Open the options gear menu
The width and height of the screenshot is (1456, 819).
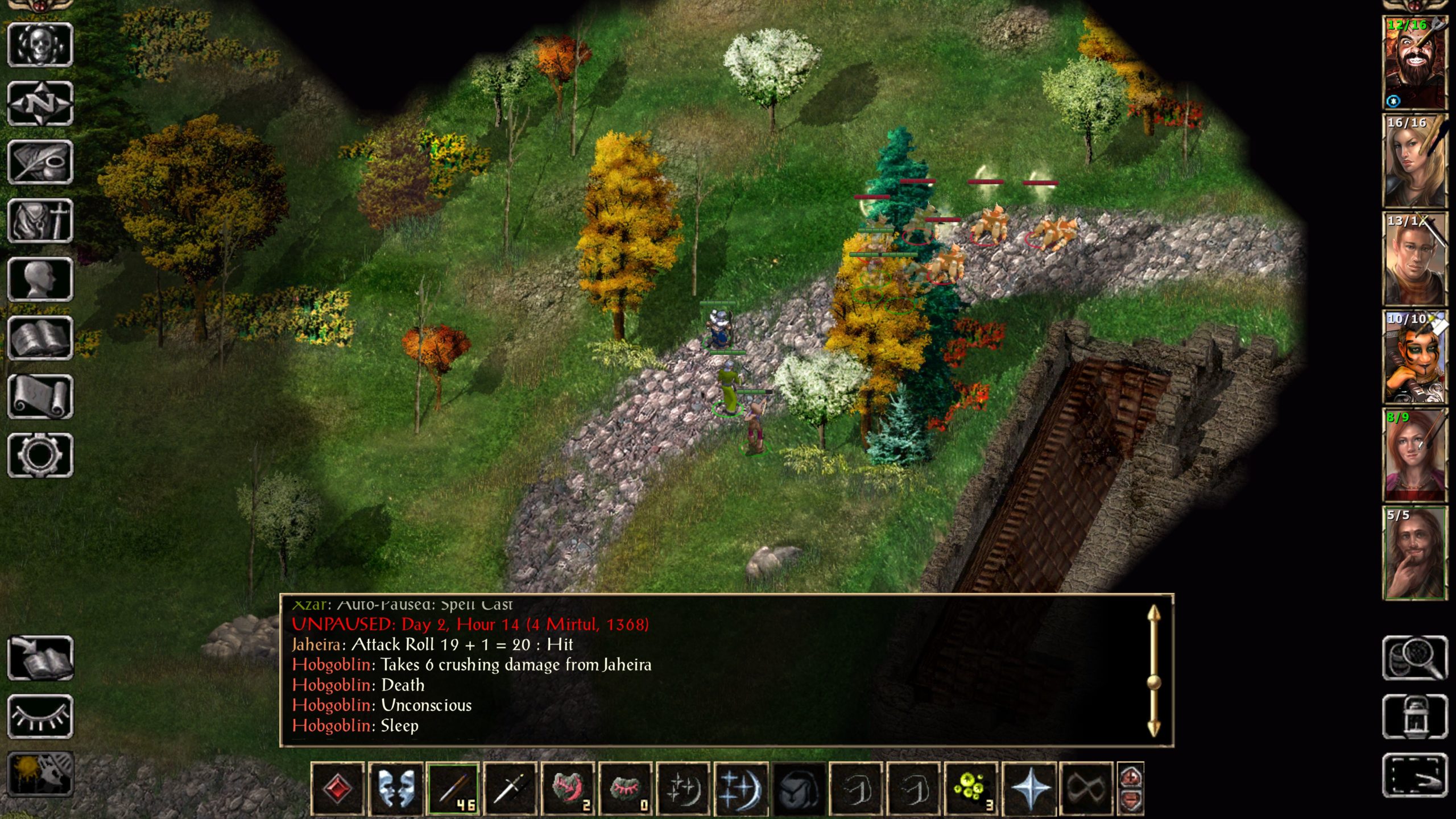[x=40, y=455]
